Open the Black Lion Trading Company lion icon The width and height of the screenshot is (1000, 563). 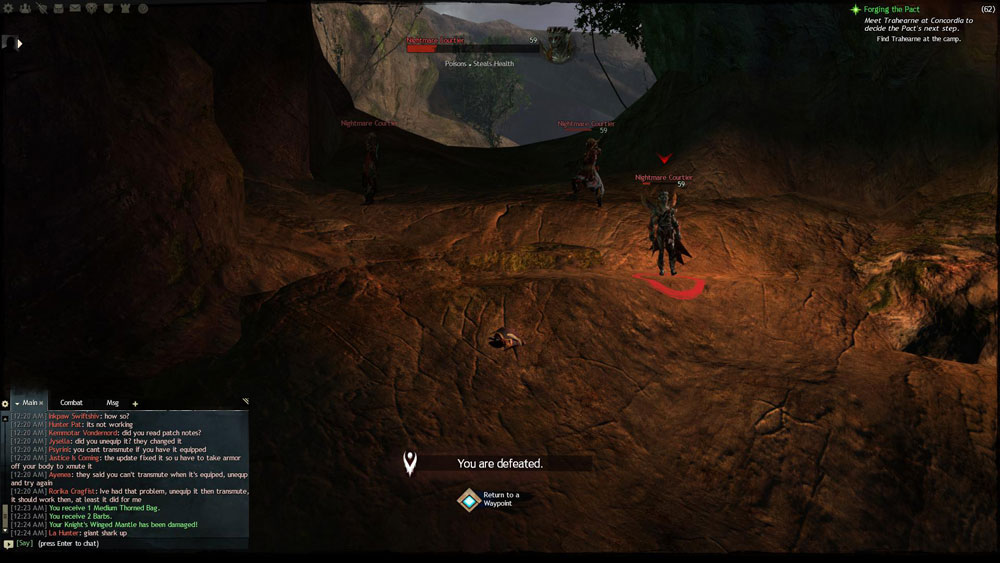[93, 8]
